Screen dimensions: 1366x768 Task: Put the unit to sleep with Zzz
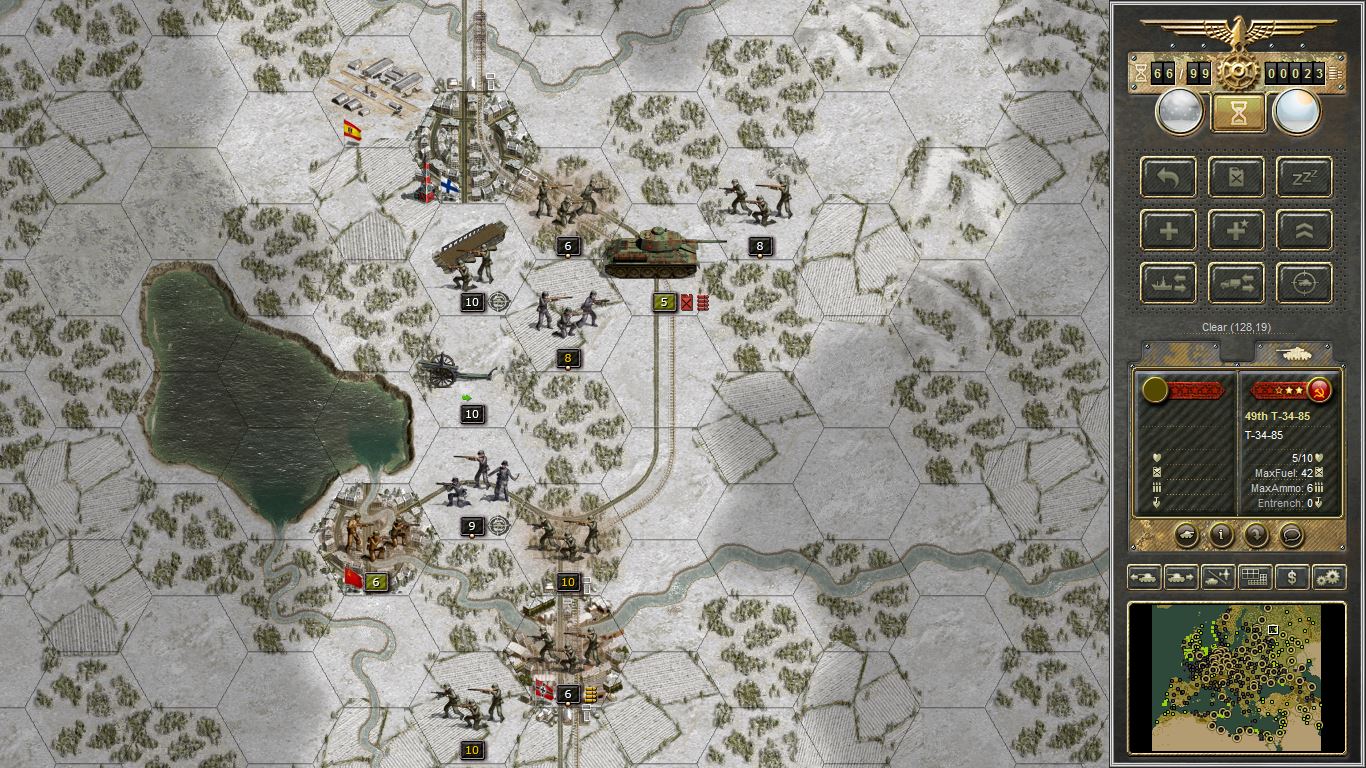pos(1304,177)
